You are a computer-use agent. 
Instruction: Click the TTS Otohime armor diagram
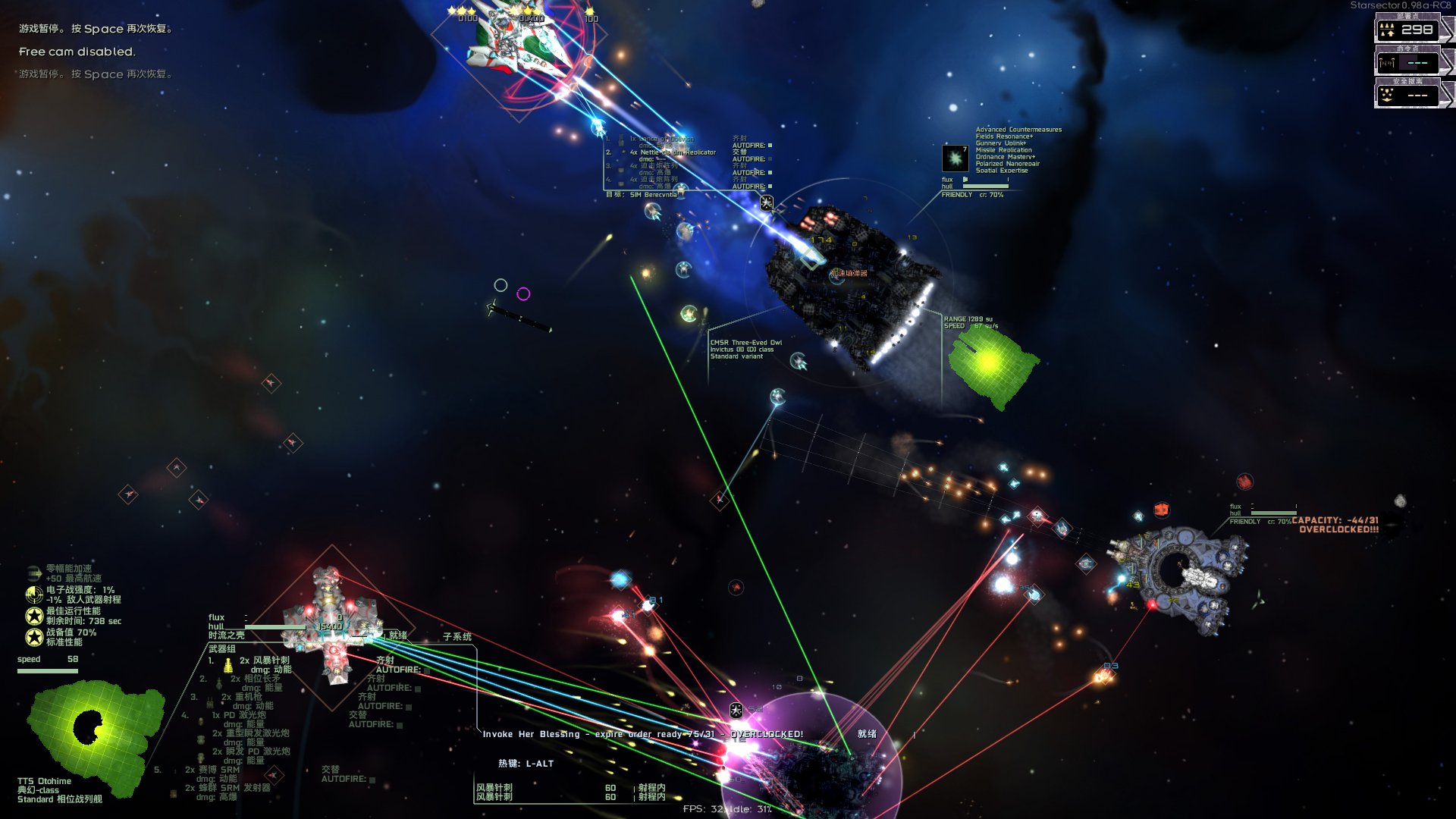pos(95,732)
